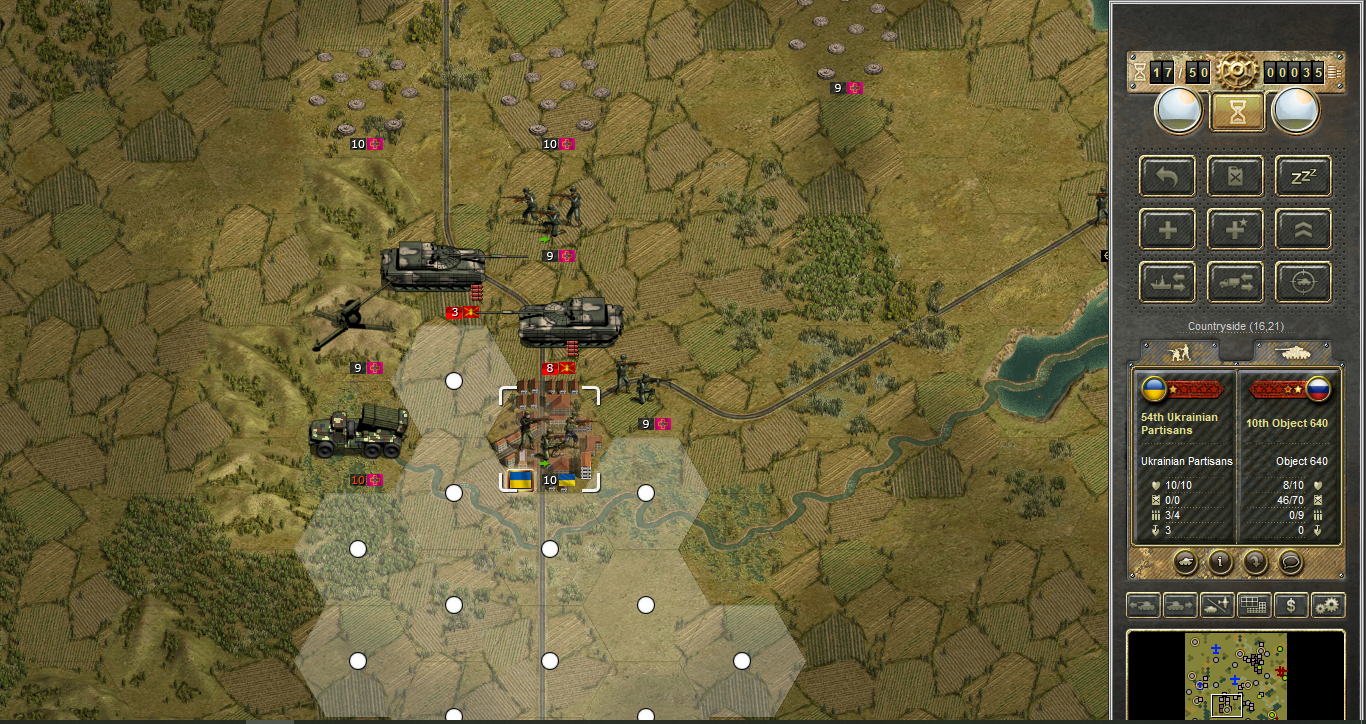Click the plain plus replacements button
Screen dimensions: 1366x724
1167,230
